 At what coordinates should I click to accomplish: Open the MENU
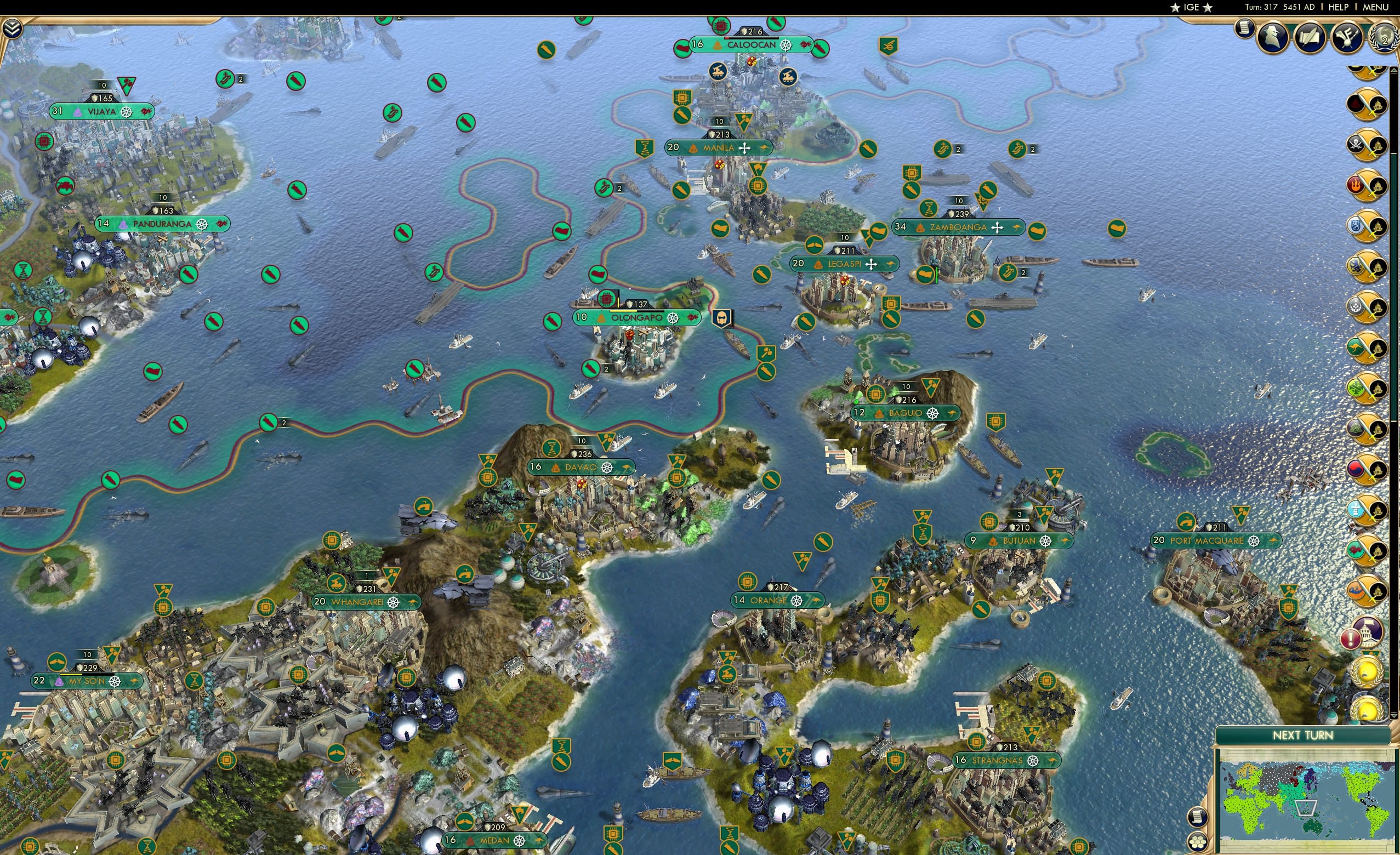coord(1375,7)
